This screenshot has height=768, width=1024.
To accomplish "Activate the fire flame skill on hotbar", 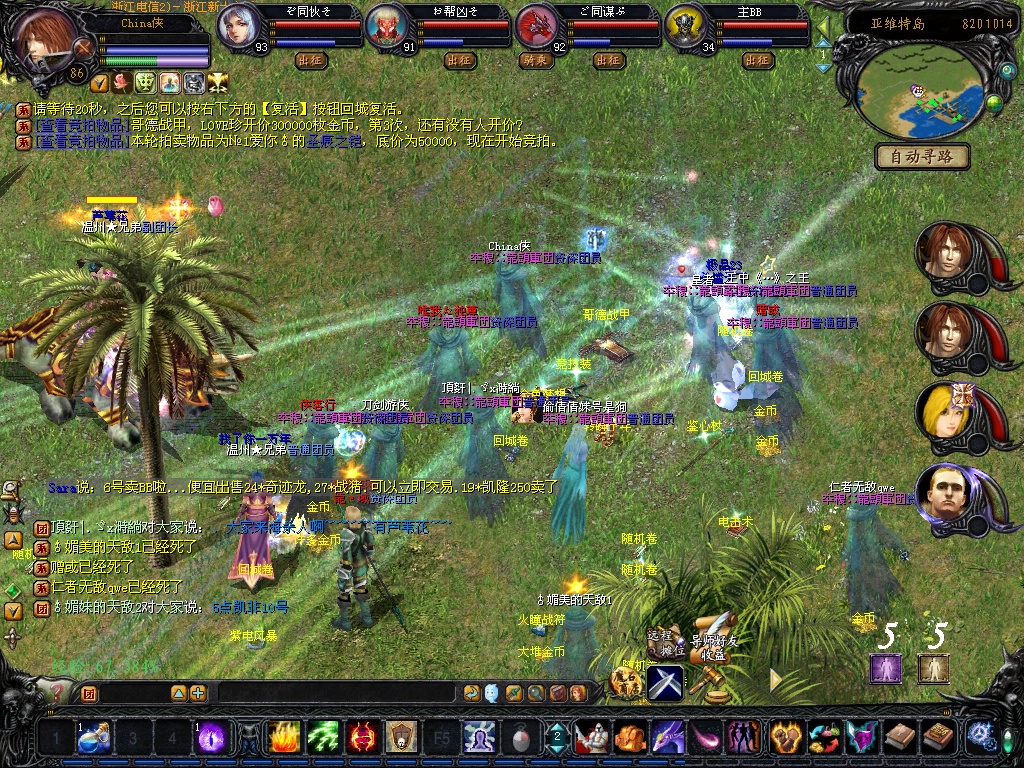I will 285,737.
